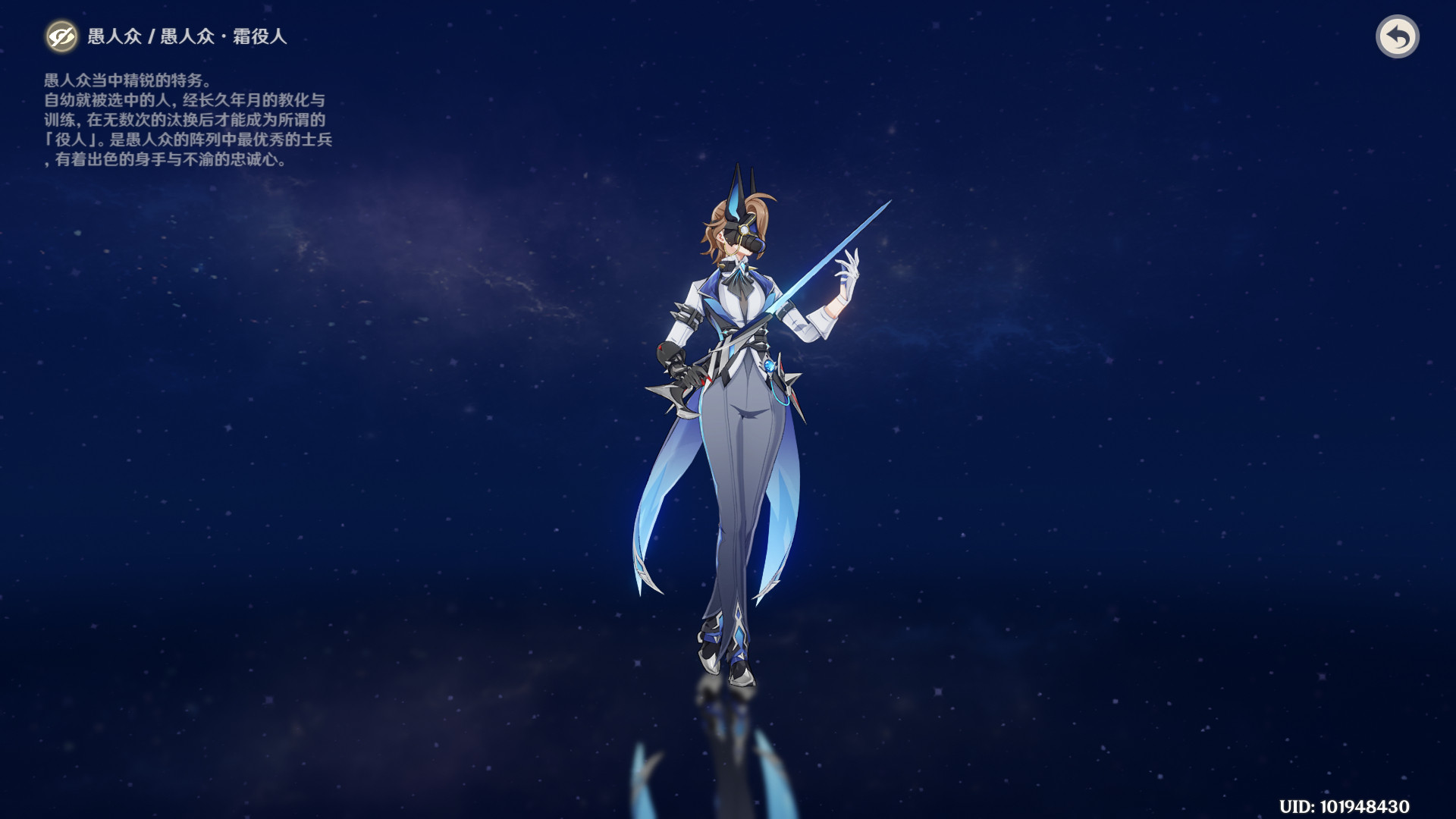This screenshot has width=1456, height=819.
Task: Toggle the eye-slash hide interface icon
Action: pyautogui.click(x=61, y=36)
